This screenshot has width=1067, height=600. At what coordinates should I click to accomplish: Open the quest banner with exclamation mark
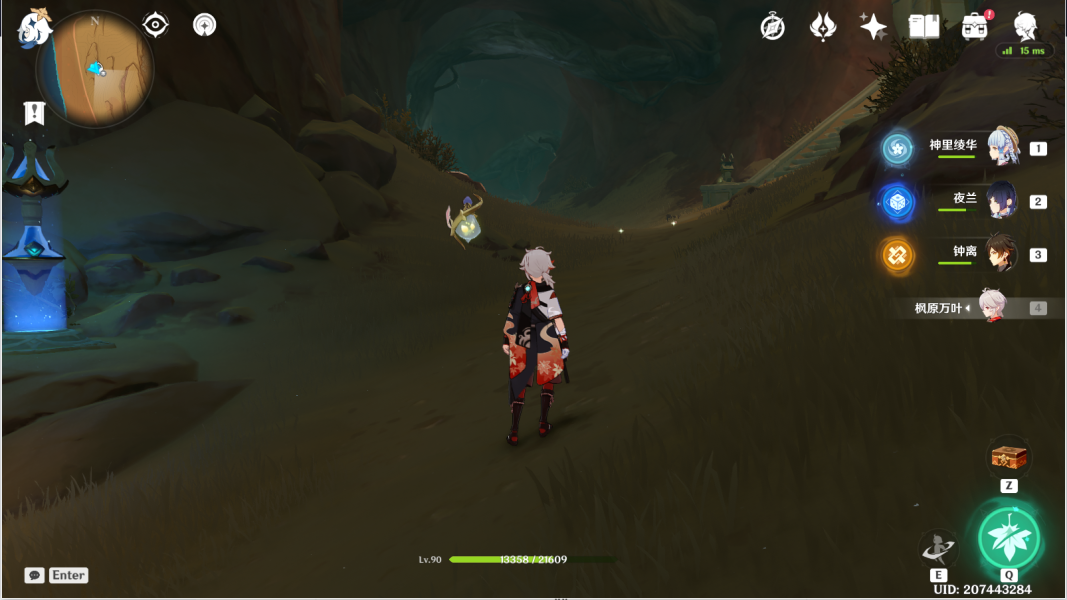36,112
